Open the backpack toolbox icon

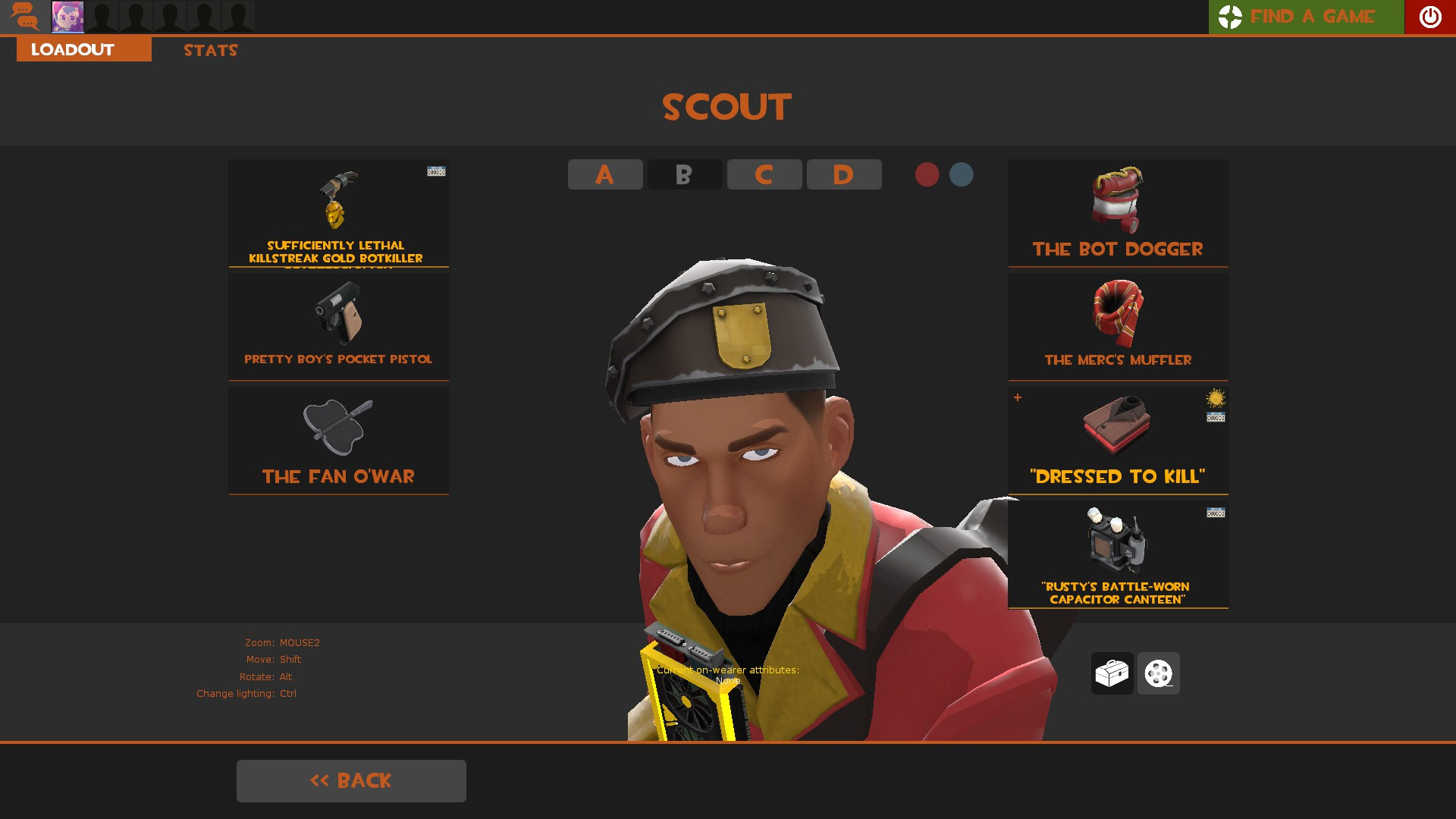pos(1112,673)
